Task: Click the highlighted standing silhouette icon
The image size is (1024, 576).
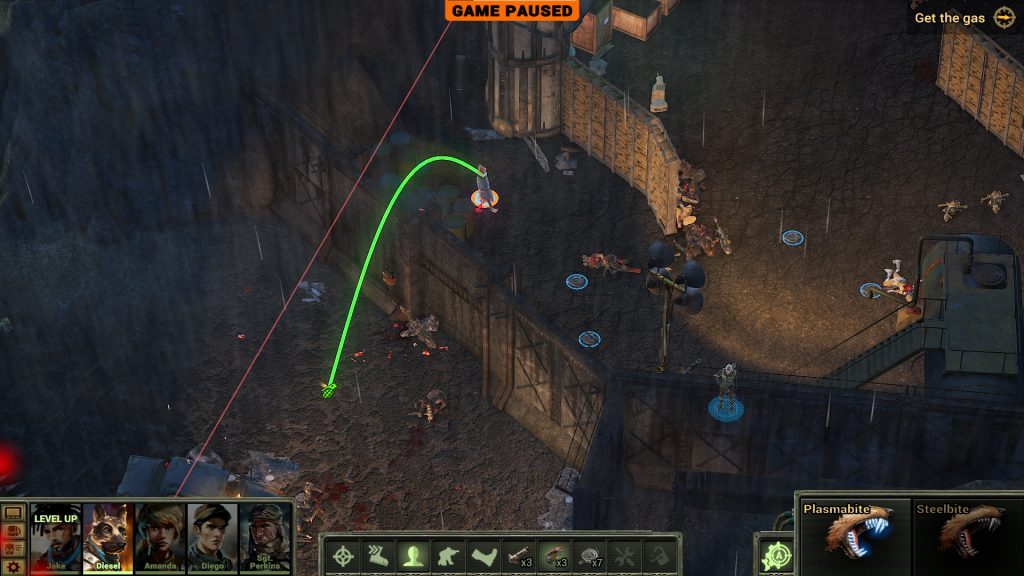Action: point(413,555)
